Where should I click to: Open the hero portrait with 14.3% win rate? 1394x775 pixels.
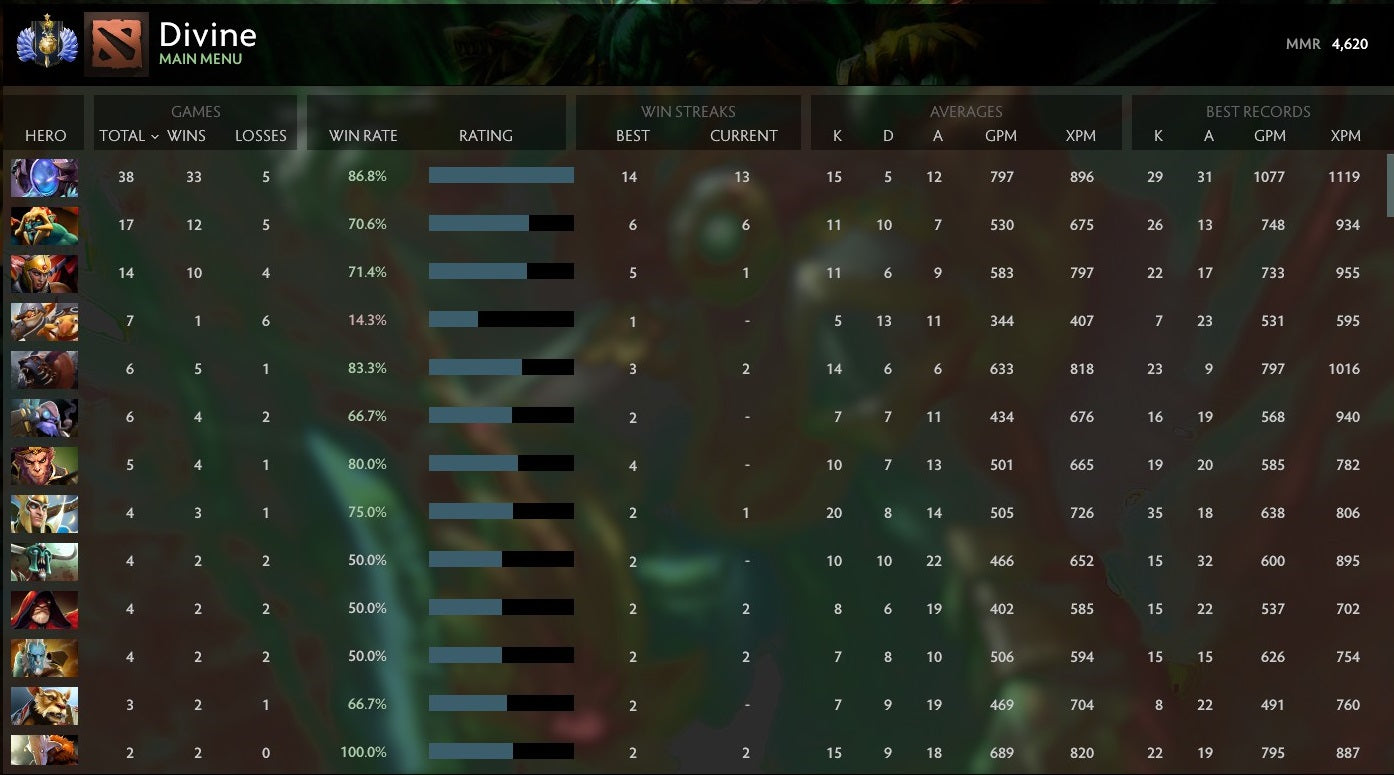(x=44, y=321)
